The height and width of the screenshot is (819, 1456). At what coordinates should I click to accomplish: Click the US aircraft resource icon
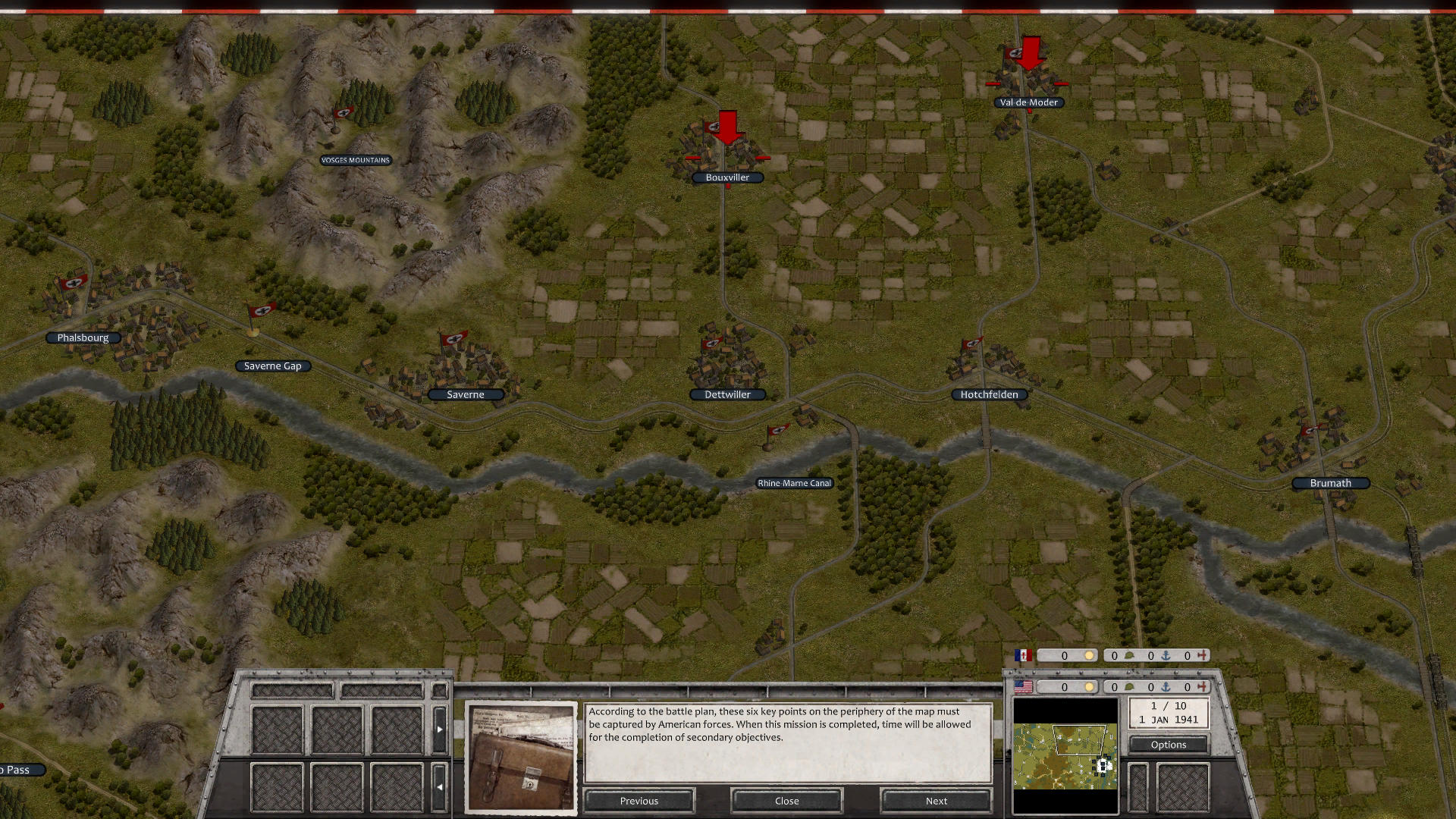(x=1203, y=687)
